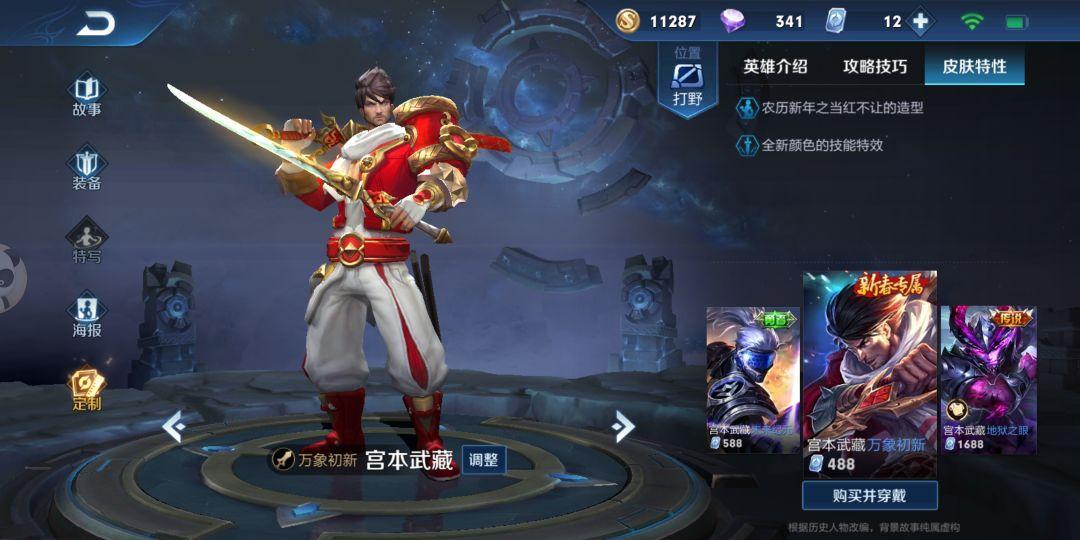Open the 装备 equipment page
The height and width of the screenshot is (540, 1080).
click(87, 168)
